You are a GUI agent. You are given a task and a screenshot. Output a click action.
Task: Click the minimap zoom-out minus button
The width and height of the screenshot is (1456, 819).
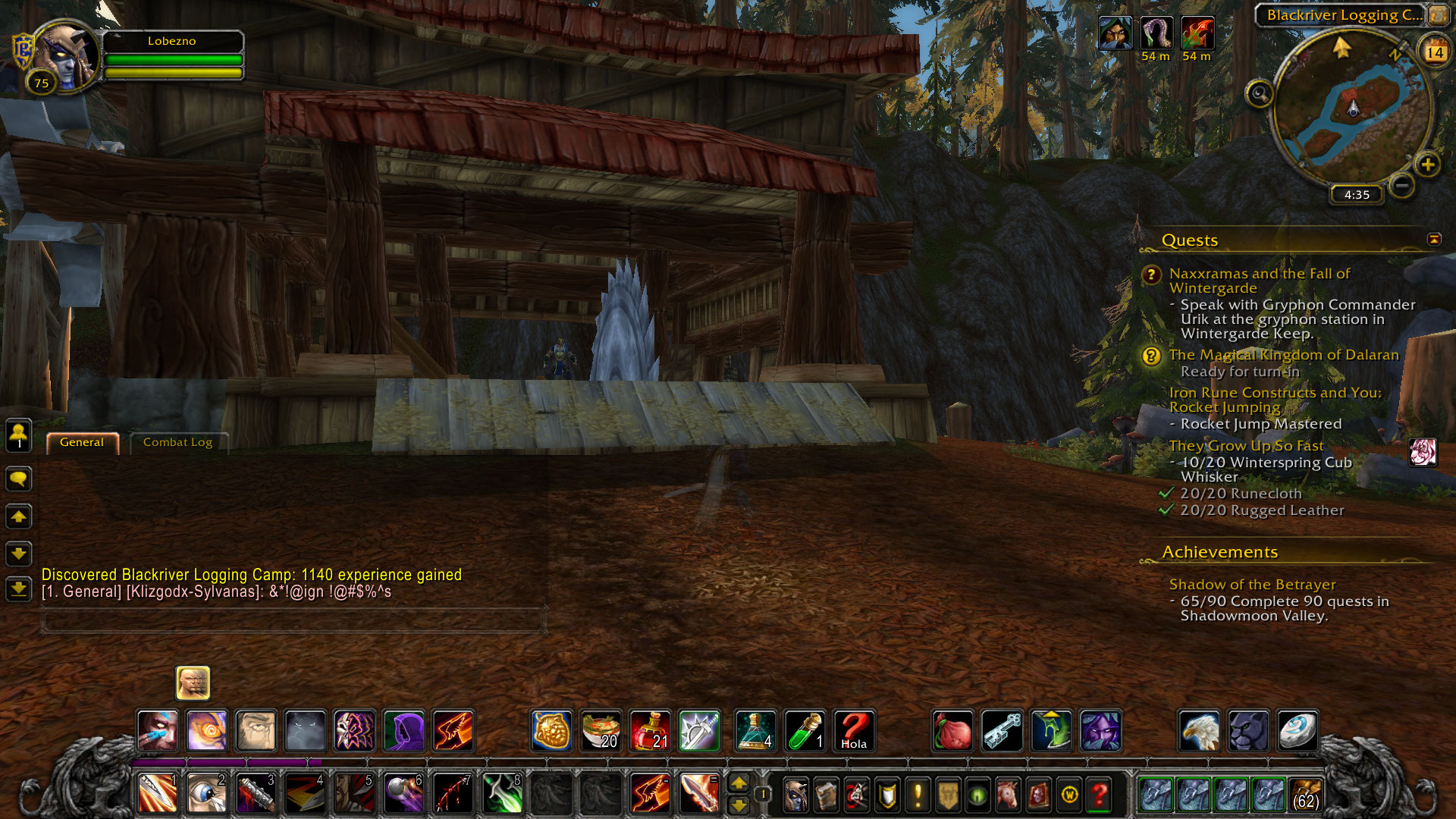[x=1402, y=185]
